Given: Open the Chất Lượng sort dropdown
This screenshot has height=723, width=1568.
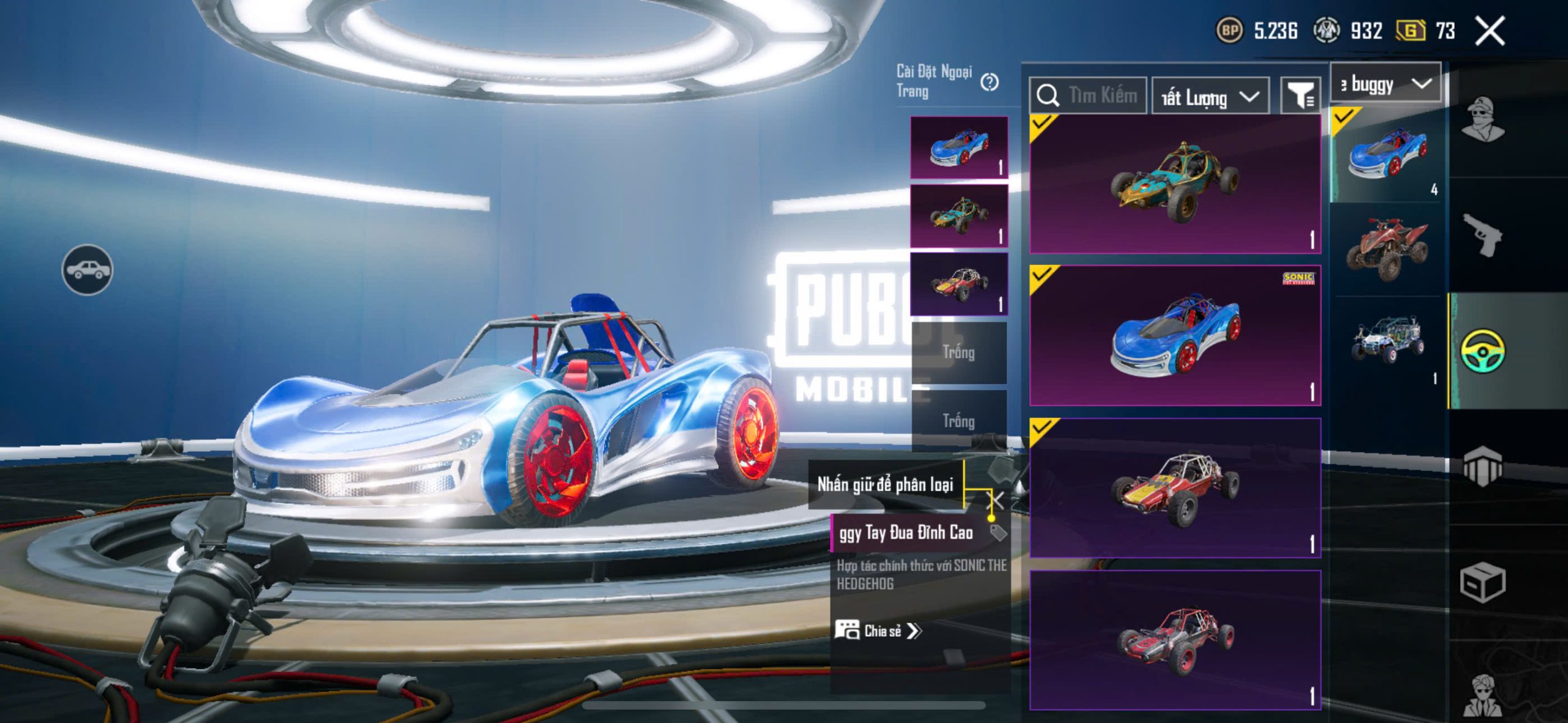Looking at the screenshot, I should click(1210, 97).
